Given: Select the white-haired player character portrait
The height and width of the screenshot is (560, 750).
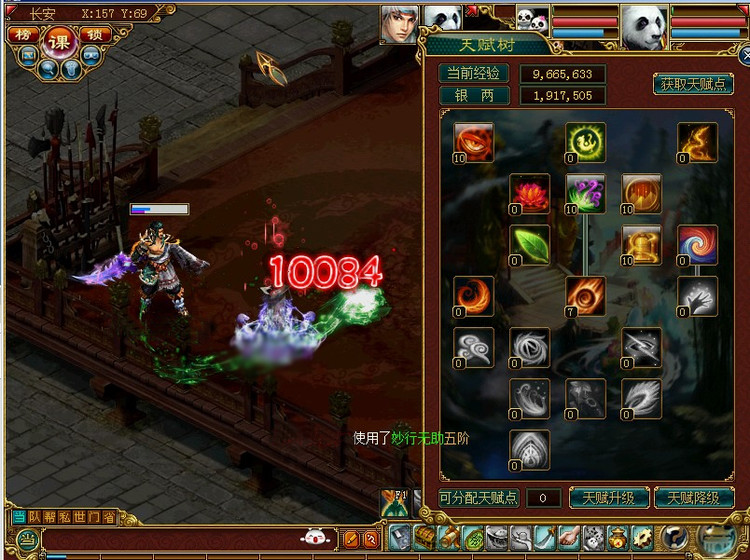Looking at the screenshot, I should (400, 25).
